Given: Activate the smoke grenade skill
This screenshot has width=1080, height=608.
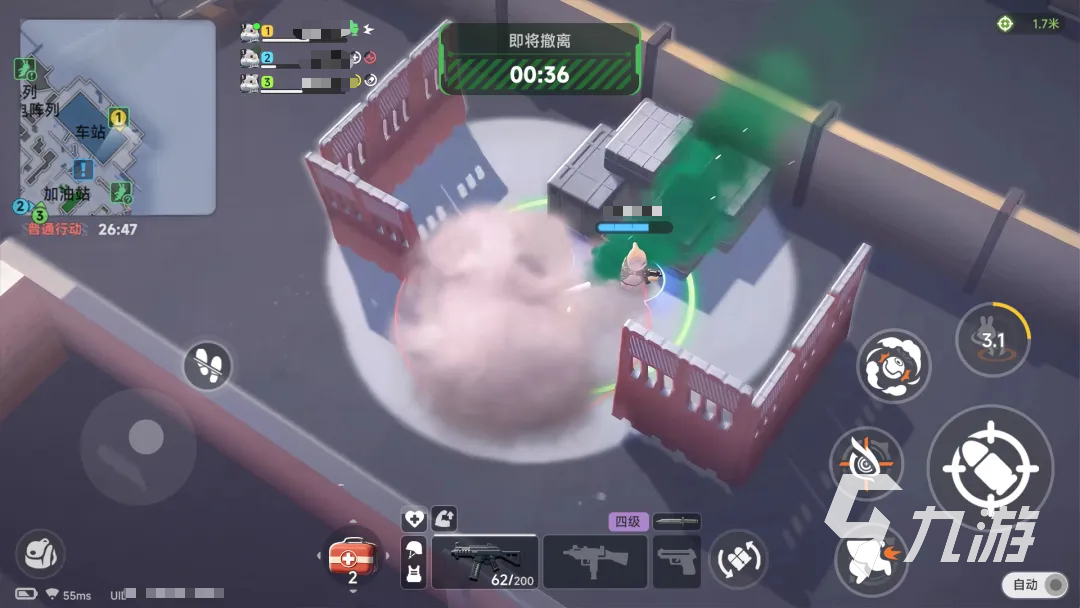Looking at the screenshot, I should pyautogui.click(x=893, y=366).
